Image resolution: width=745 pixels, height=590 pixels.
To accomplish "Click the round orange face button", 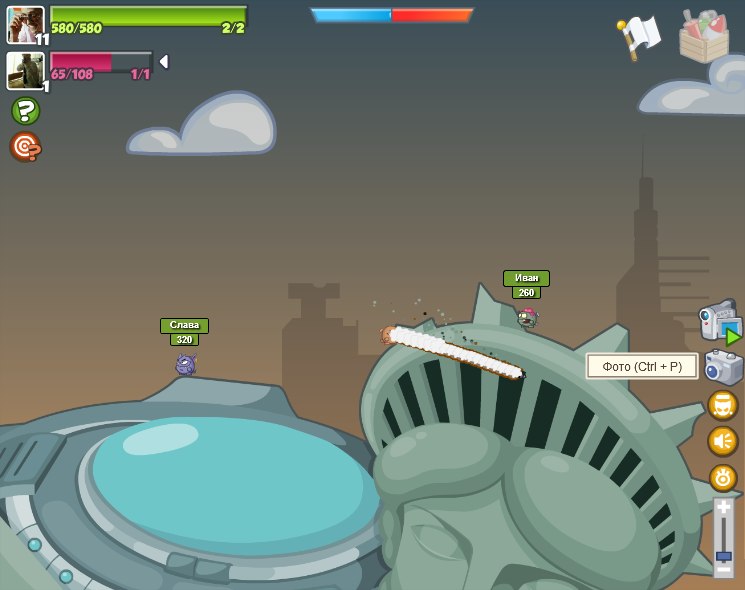I will (722, 405).
